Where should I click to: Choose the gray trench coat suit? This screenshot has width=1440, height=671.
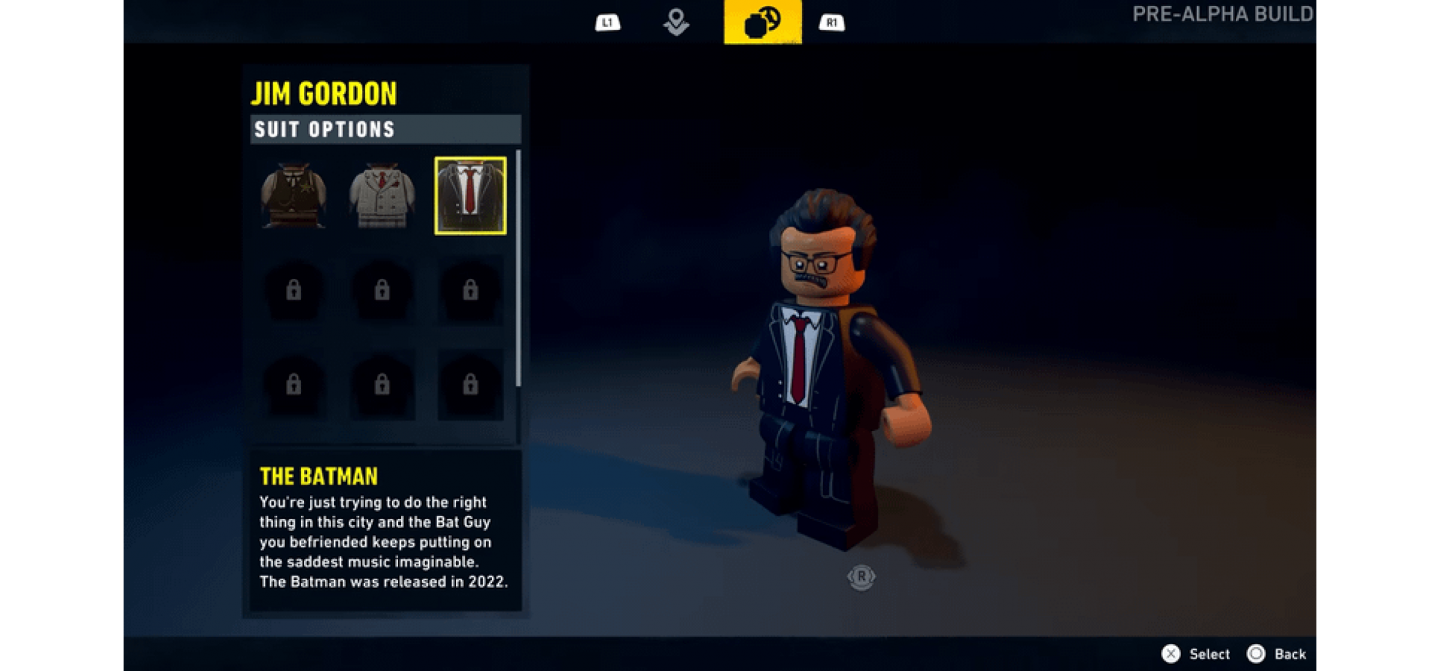(382, 196)
